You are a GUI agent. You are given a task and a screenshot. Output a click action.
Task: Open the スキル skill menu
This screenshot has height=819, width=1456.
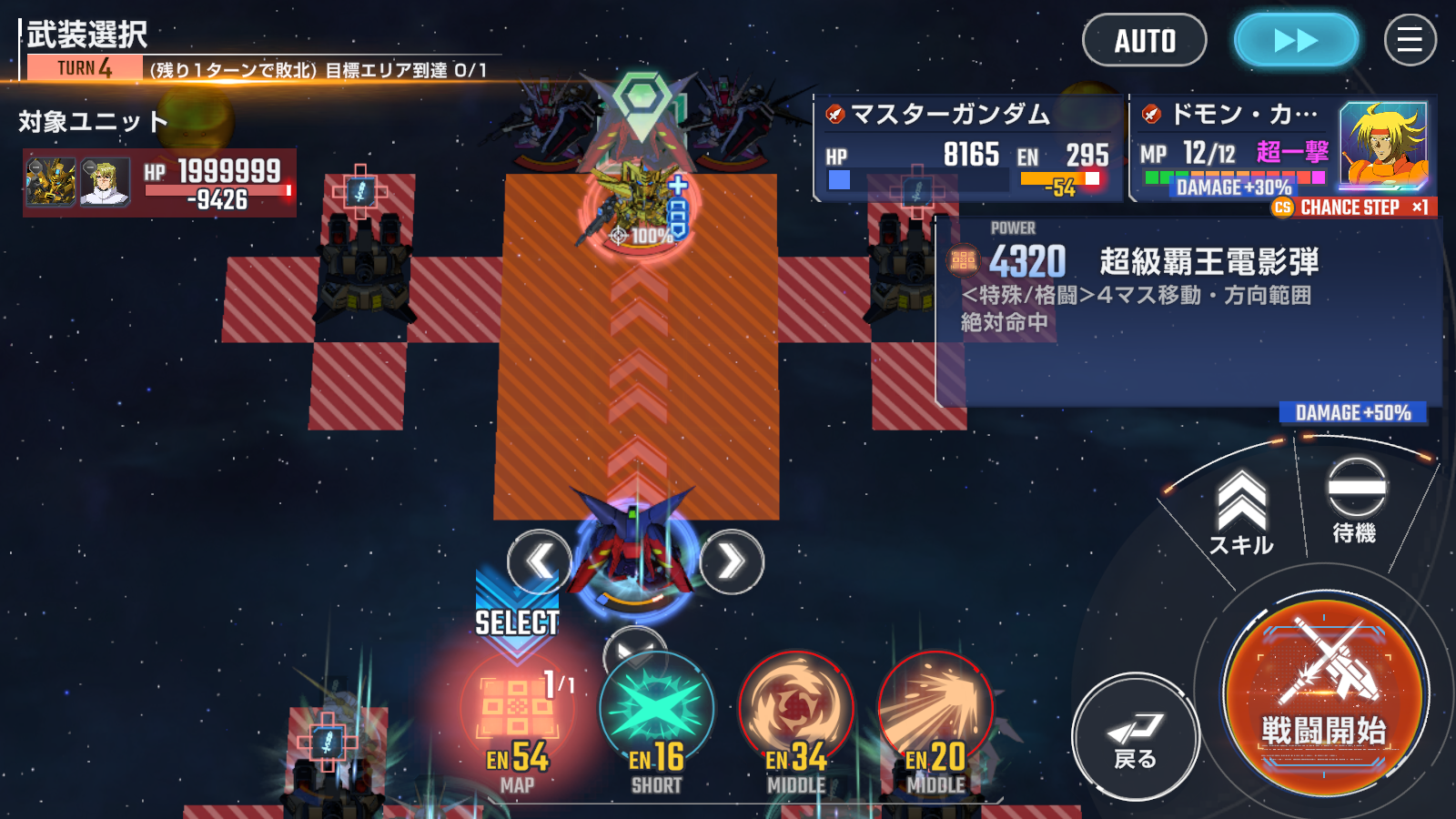1241,515
